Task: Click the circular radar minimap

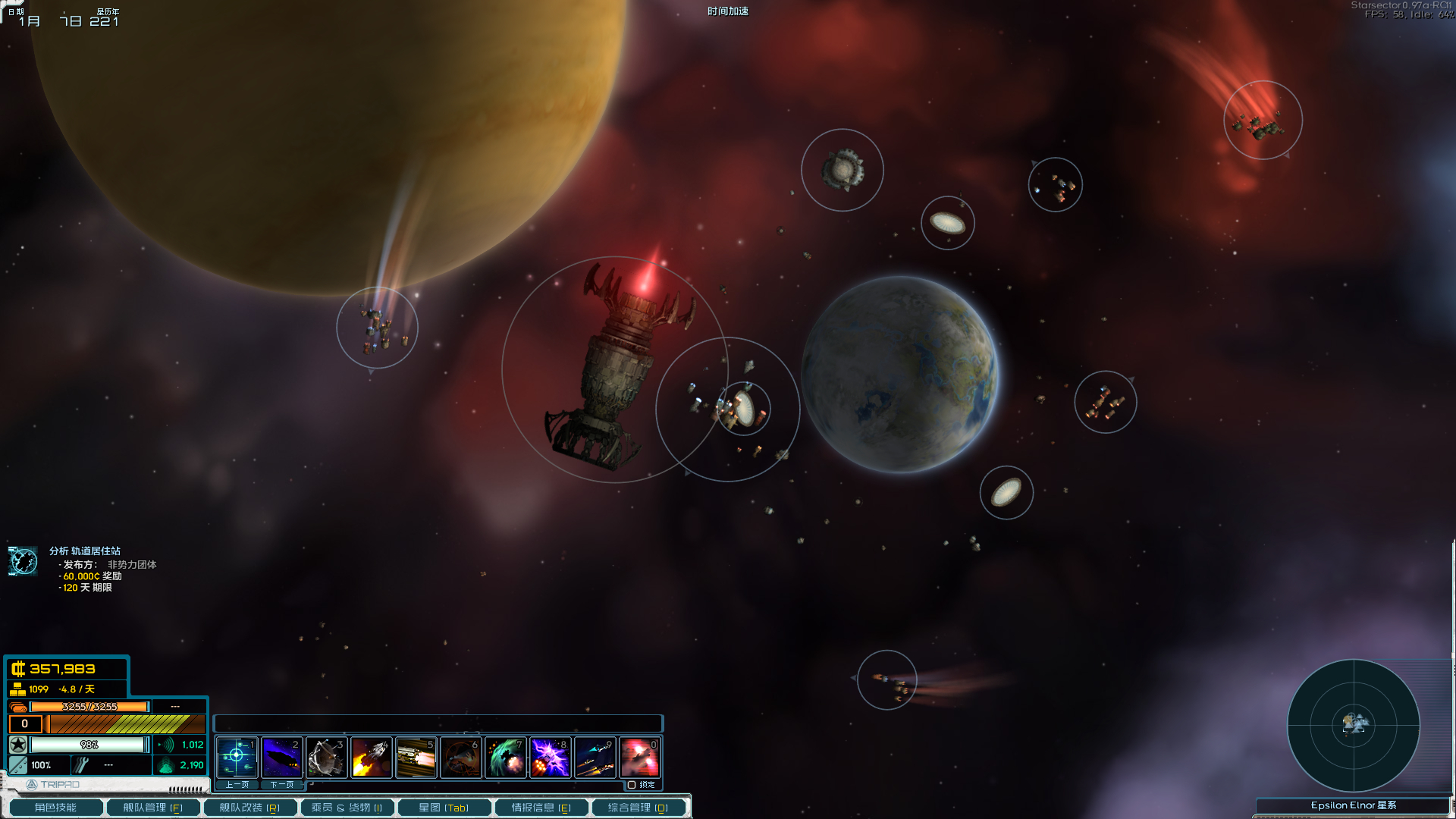Action: point(1353,725)
